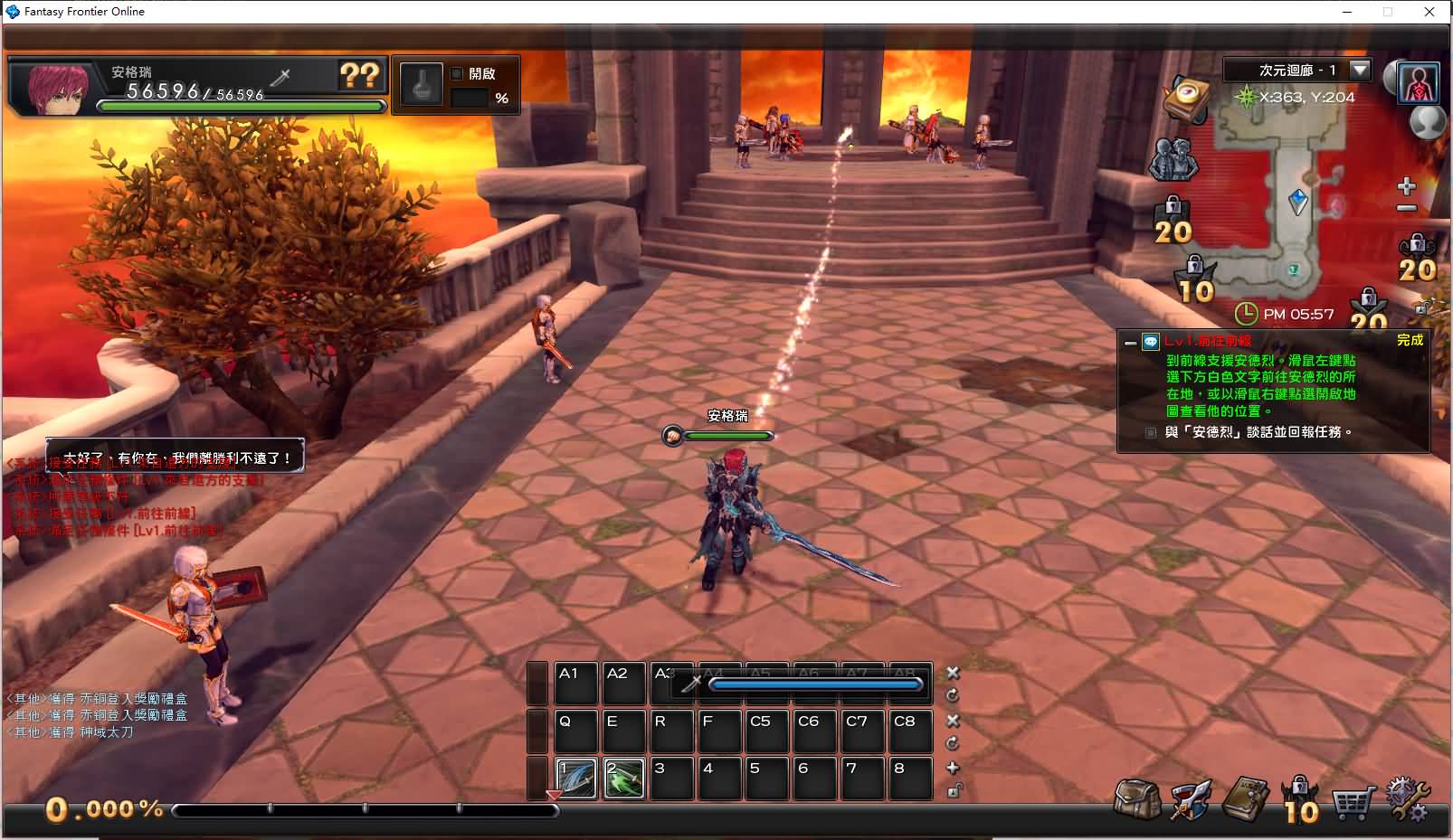The height and width of the screenshot is (840, 1453).
Task: Open the backpack inventory
Action: pos(1137,799)
